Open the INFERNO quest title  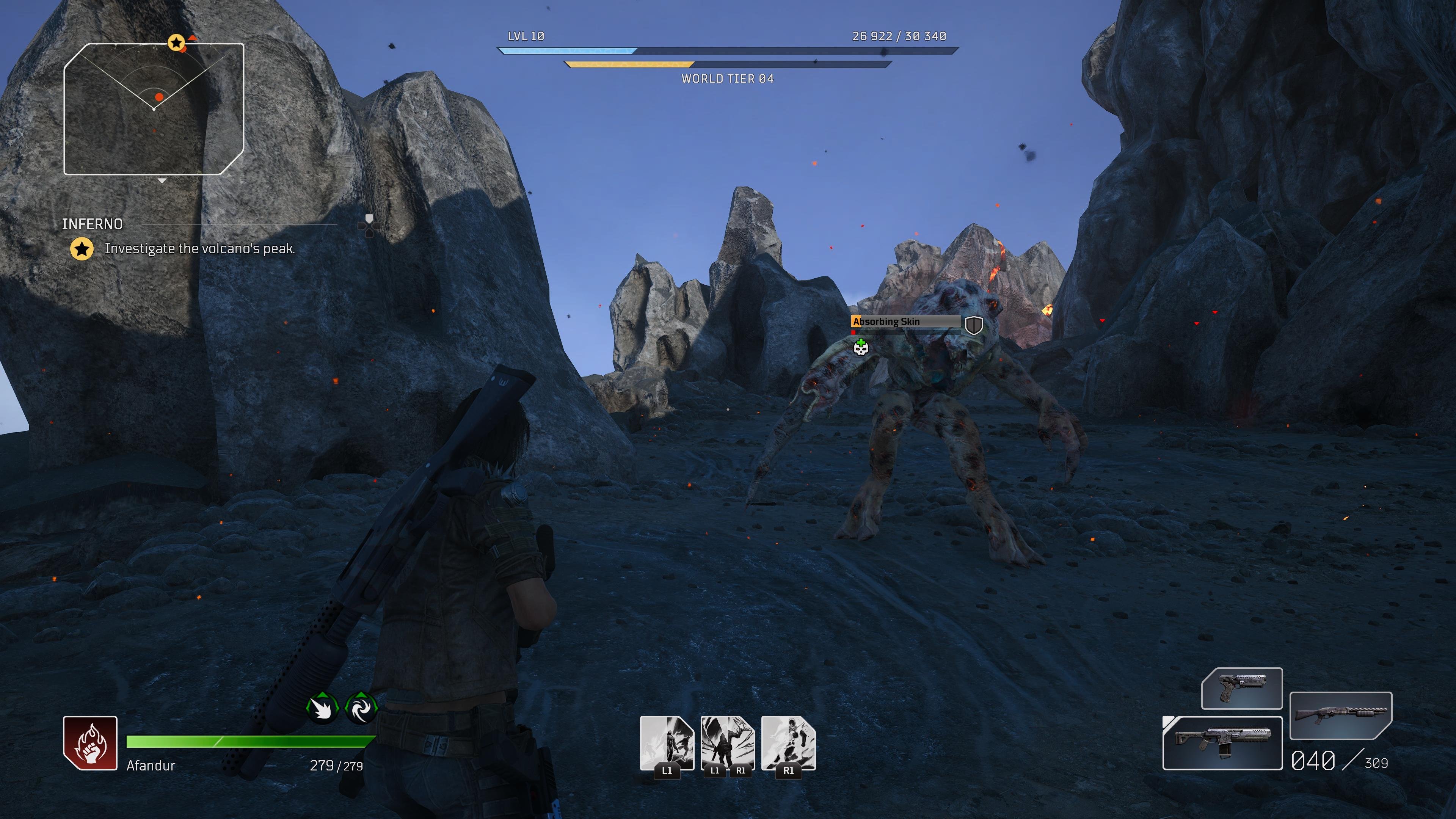coord(91,224)
